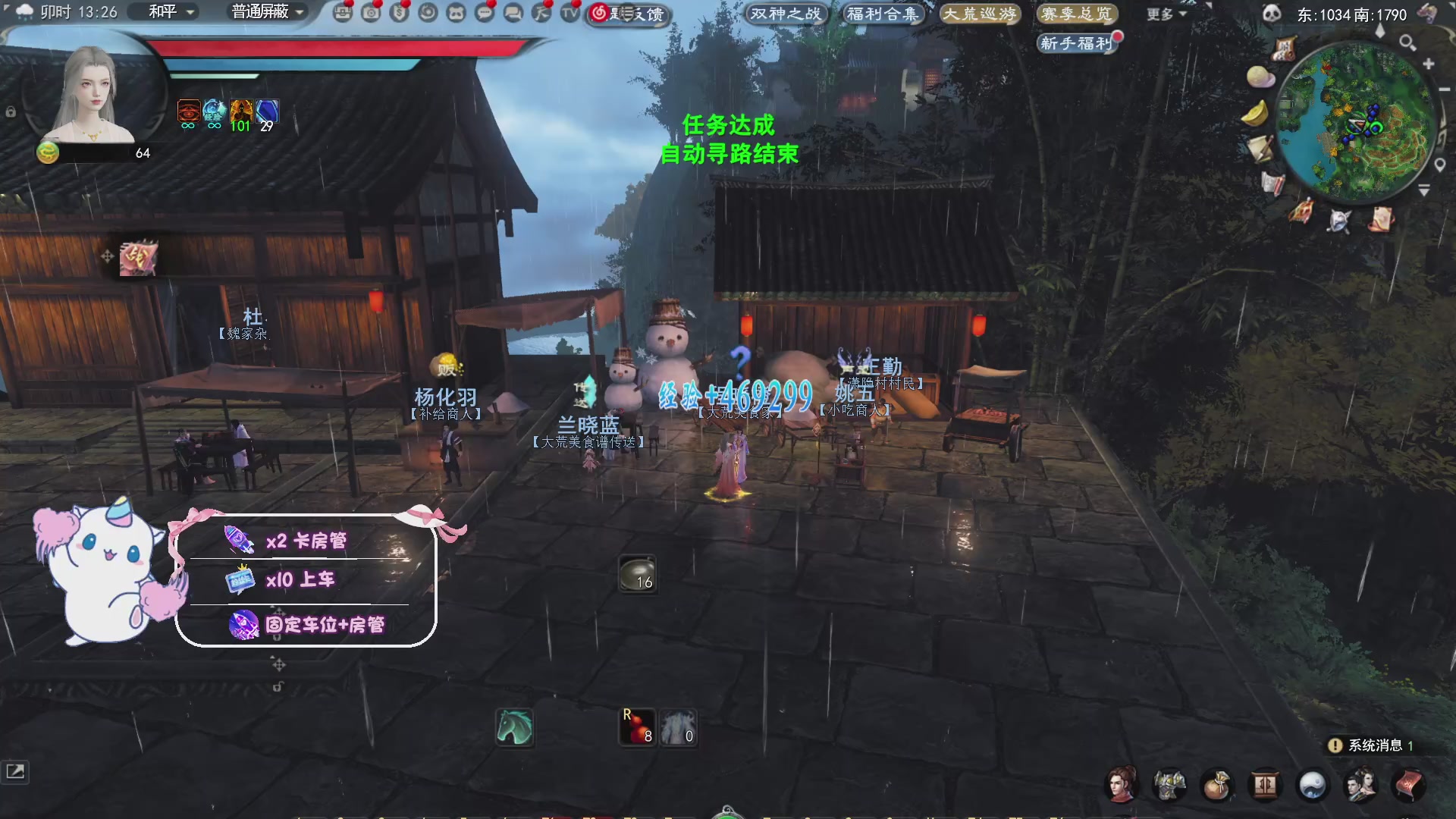Zoom out the minimap with the minus button
Viewport: 1456px width, 819px height.
1444,89
